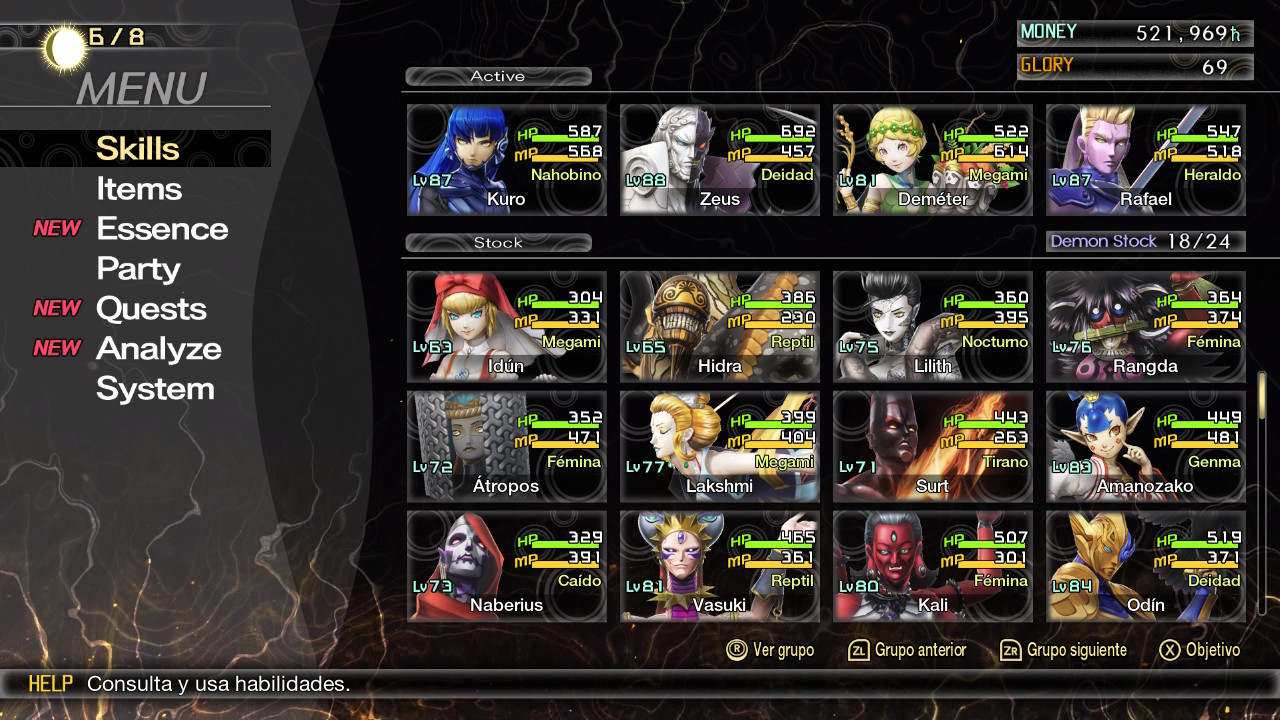The width and height of the screenshot is (1280, 720).
Task: Select the Analyze menu entry
Action: point(158,349)
